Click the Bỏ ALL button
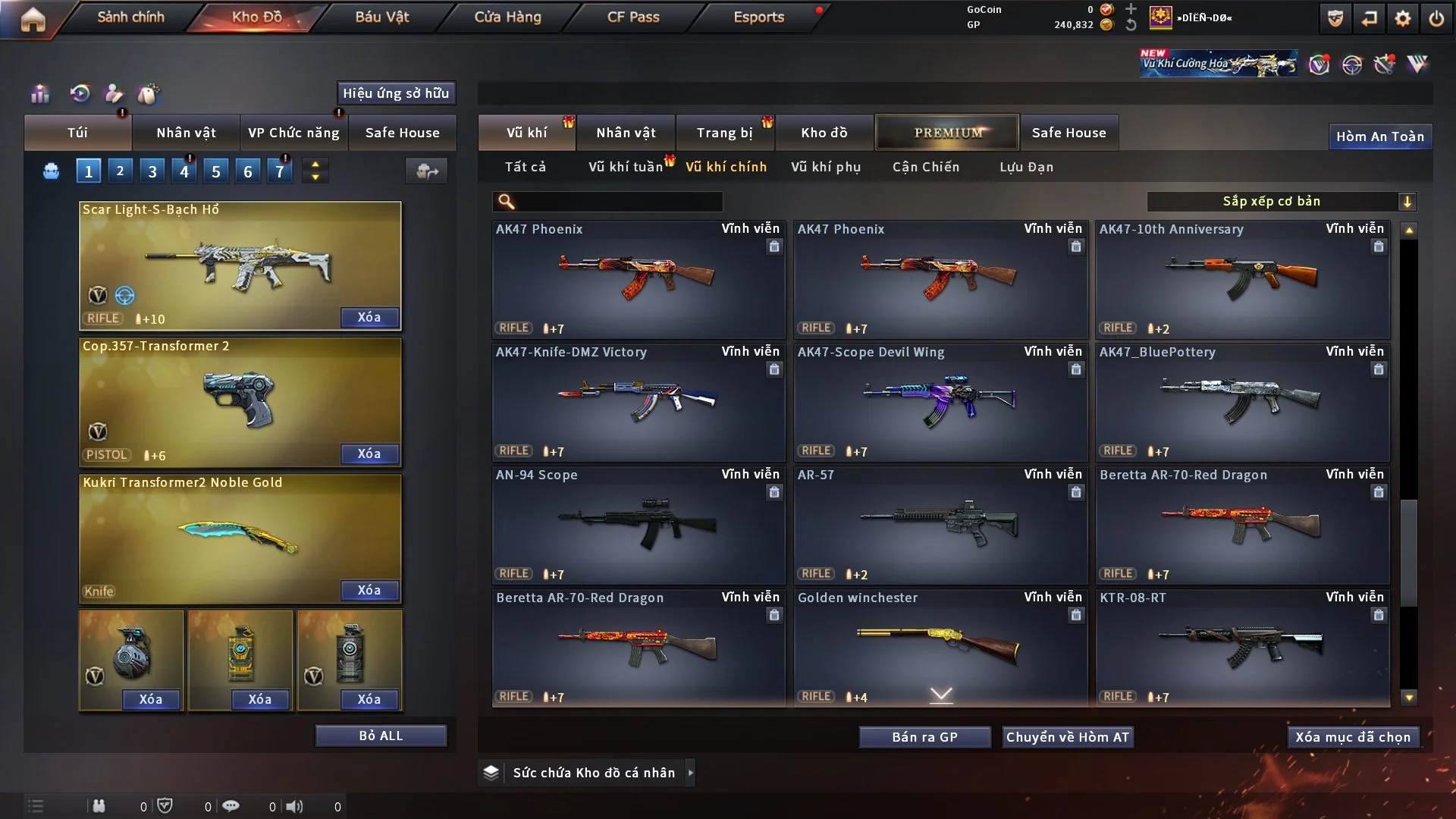 381,736
